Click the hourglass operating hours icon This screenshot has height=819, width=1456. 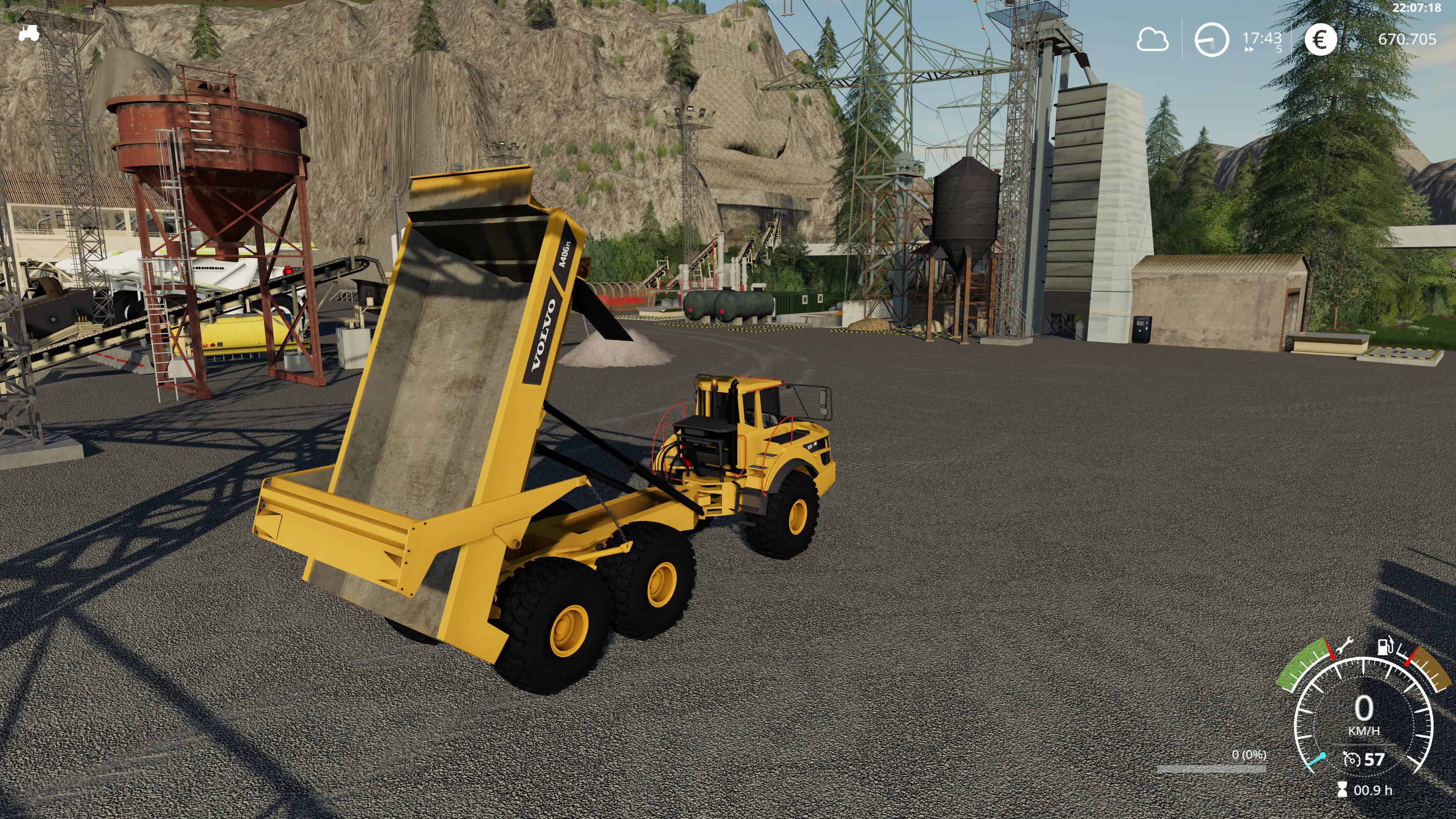[1342, 789]
